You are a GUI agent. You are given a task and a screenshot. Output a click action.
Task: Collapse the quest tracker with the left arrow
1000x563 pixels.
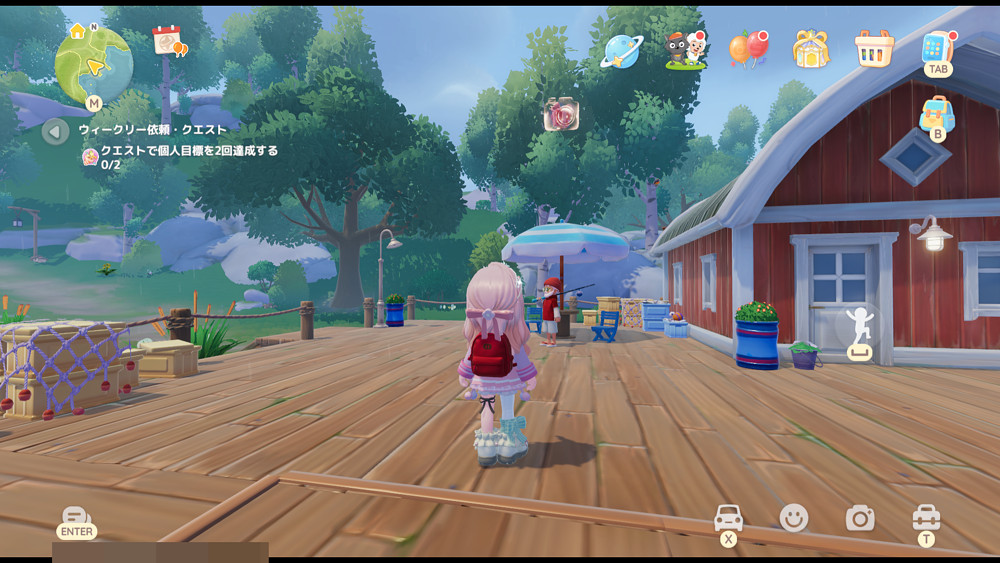click(56, 131)
